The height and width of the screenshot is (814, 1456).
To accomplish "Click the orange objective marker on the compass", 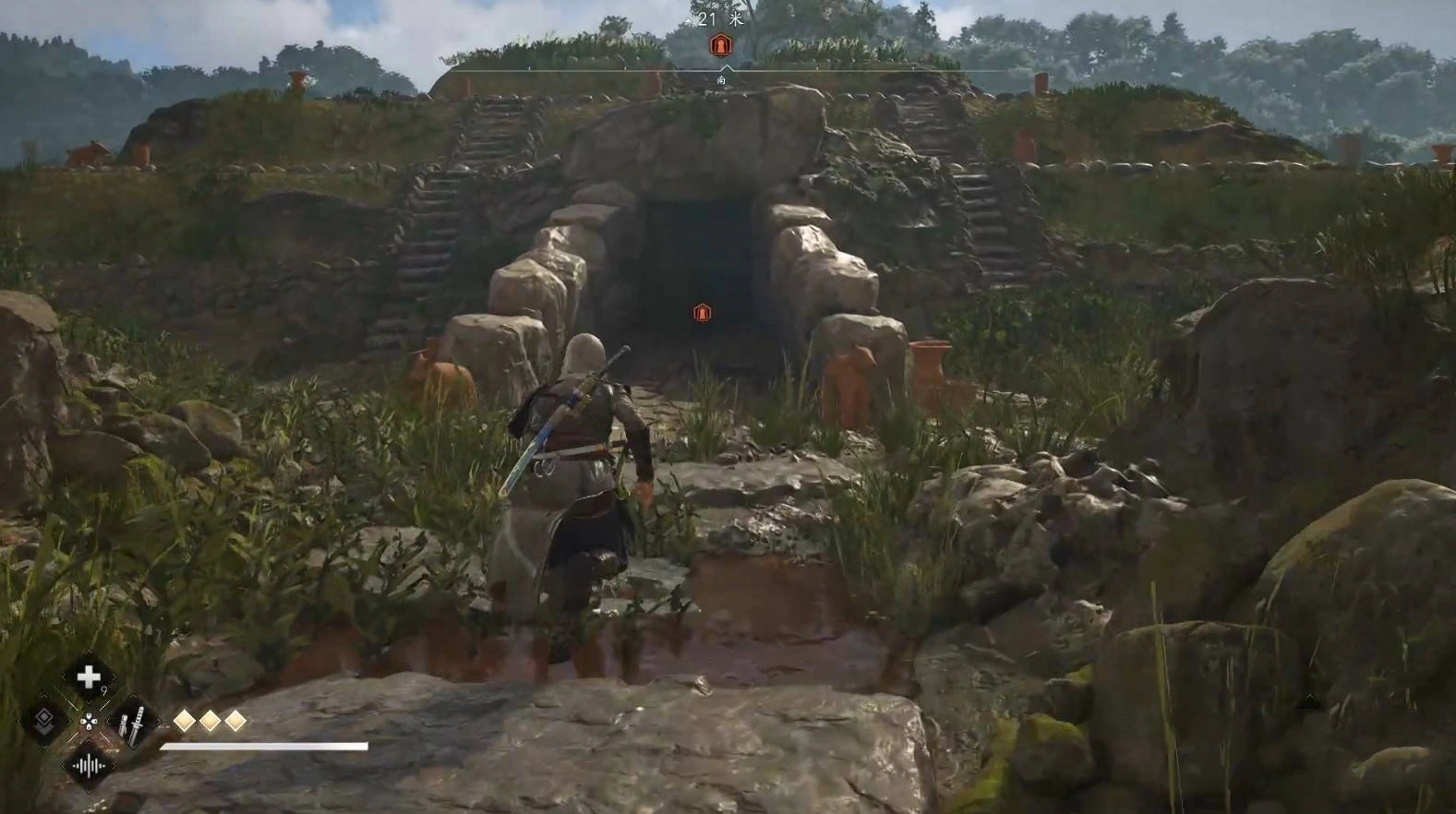I will pos(721,44).
